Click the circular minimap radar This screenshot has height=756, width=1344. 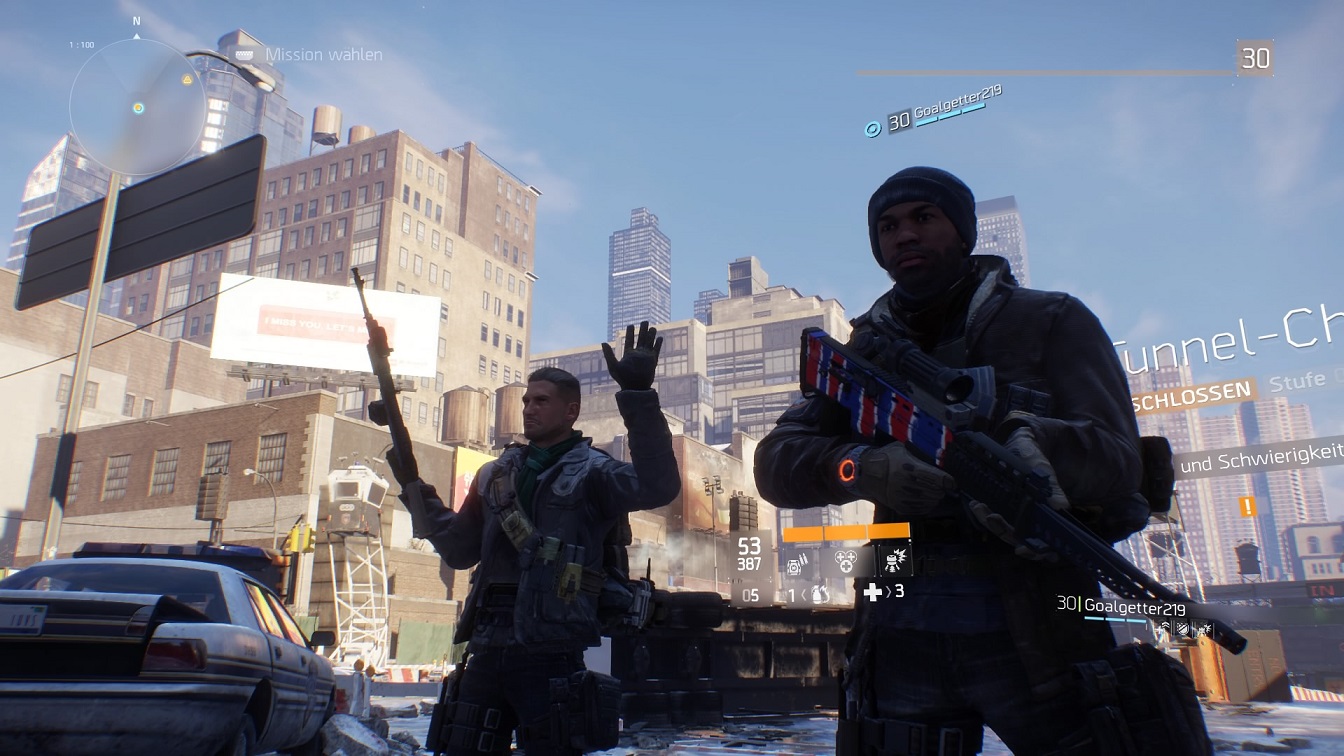tap(138, 107)
